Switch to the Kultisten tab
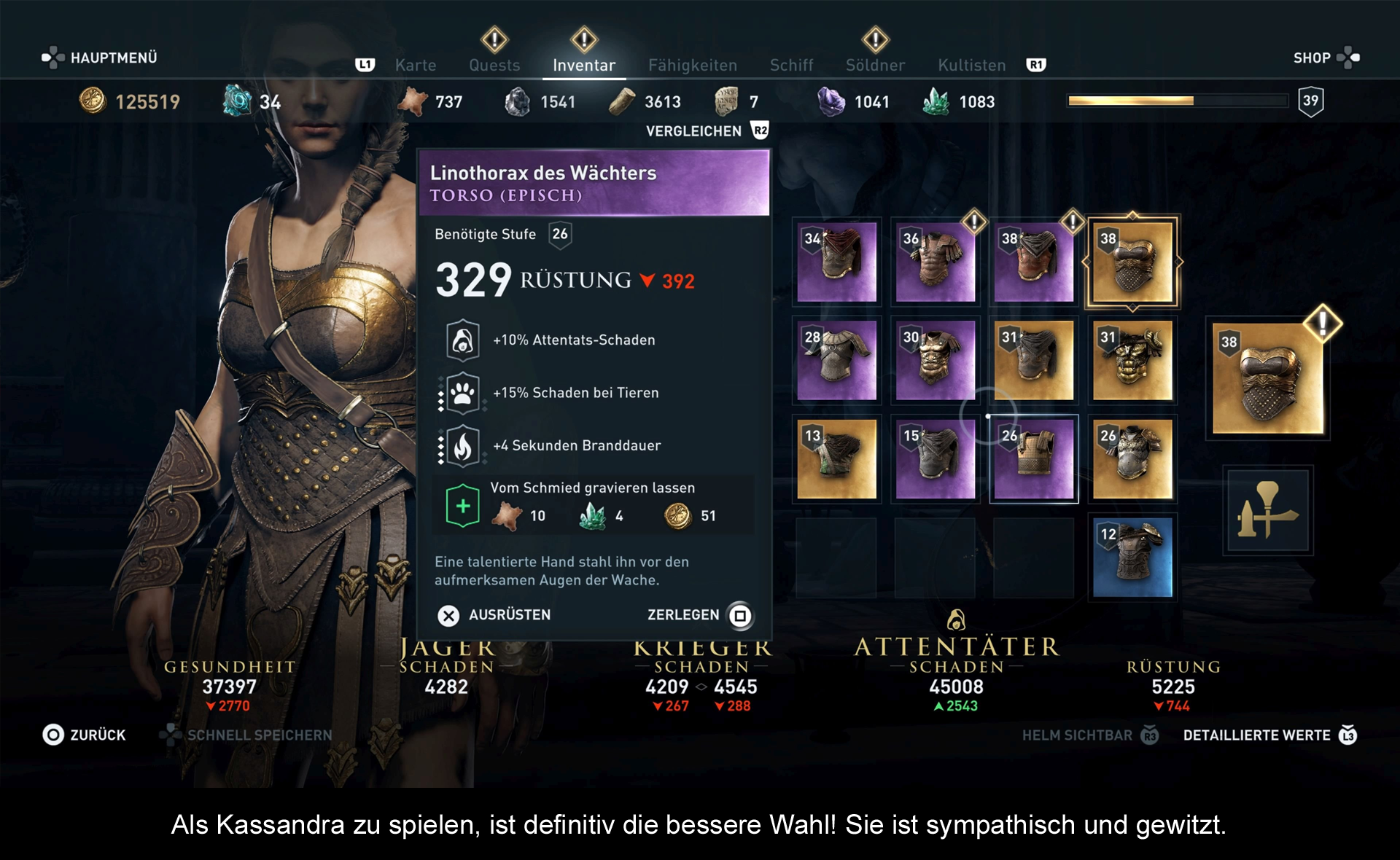Viewport: 1400px width, 860px height. [x=971, y=65]
